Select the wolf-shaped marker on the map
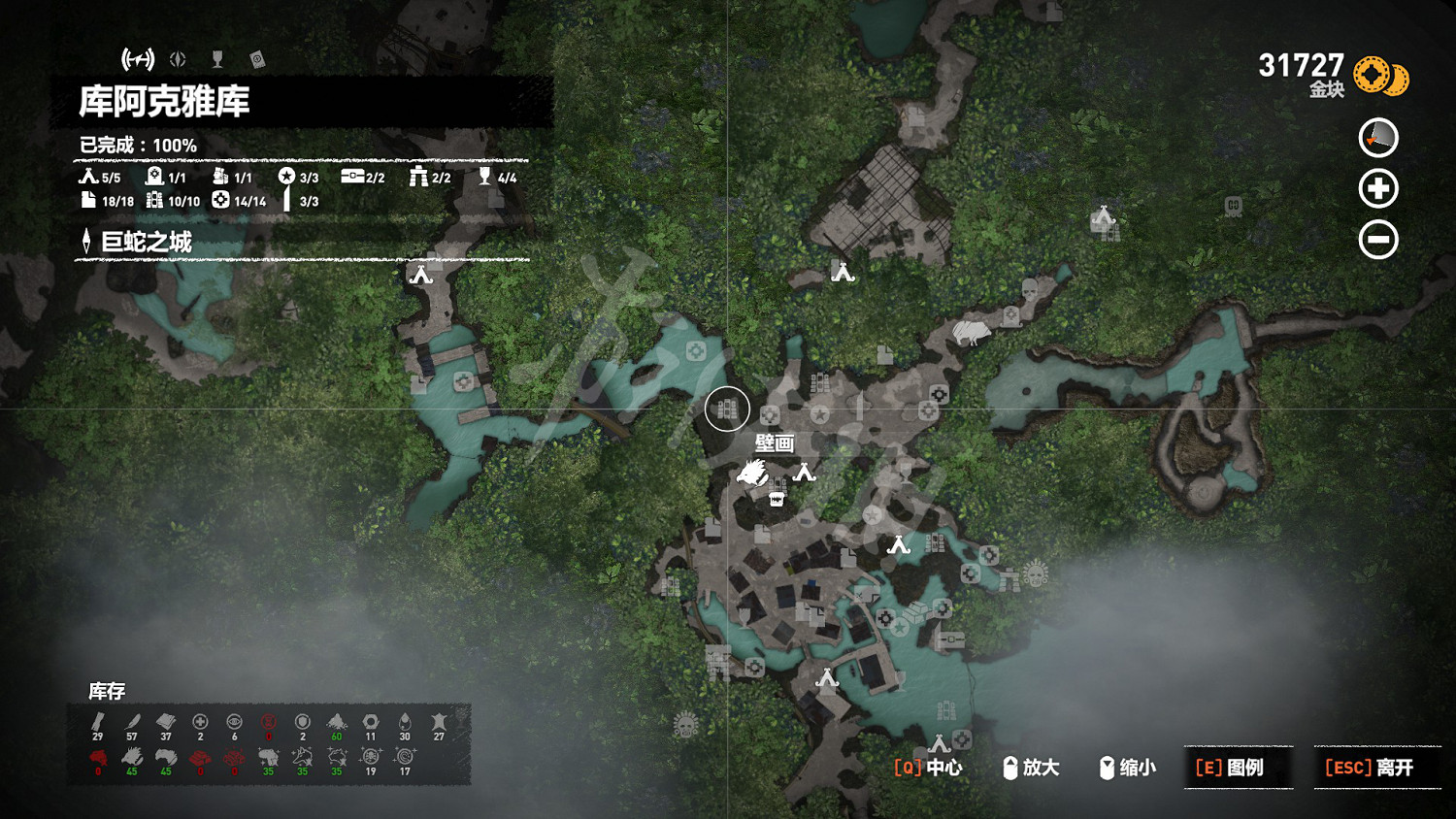This screenshot has height=819, width=1456. tap(970, 333)
